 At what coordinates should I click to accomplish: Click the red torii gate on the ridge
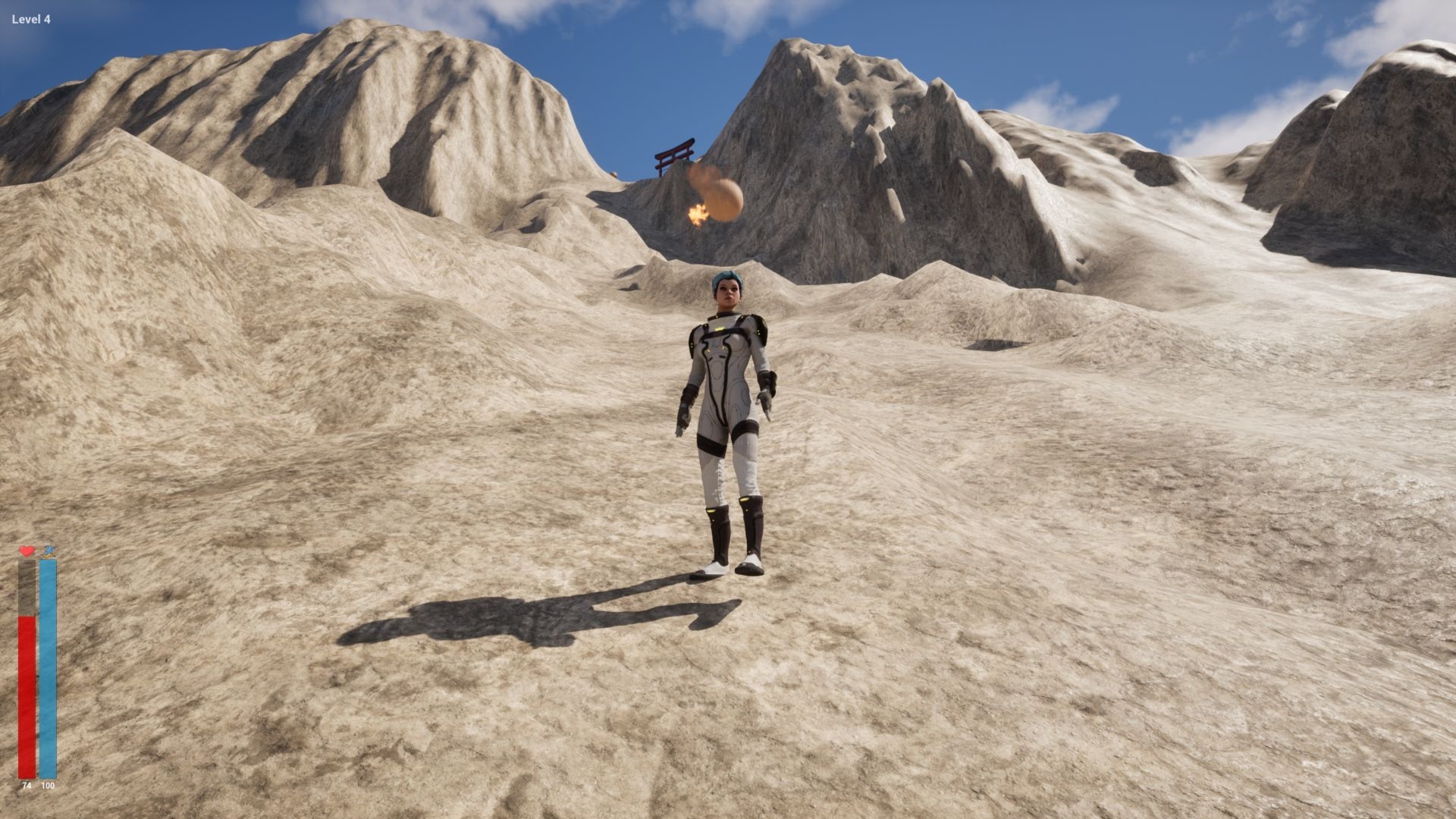[673, 157]
